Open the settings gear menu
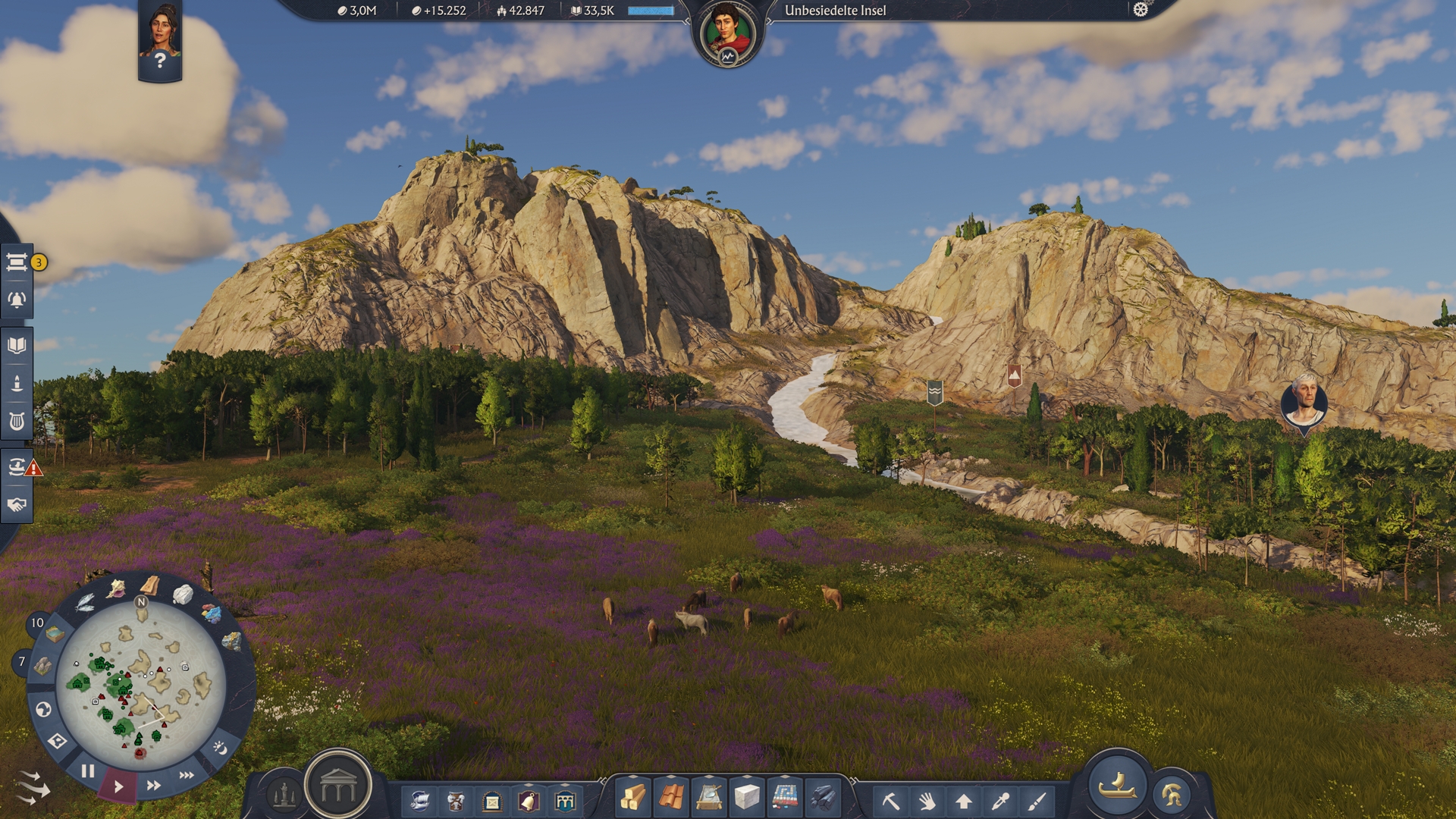 point(1141,10)
